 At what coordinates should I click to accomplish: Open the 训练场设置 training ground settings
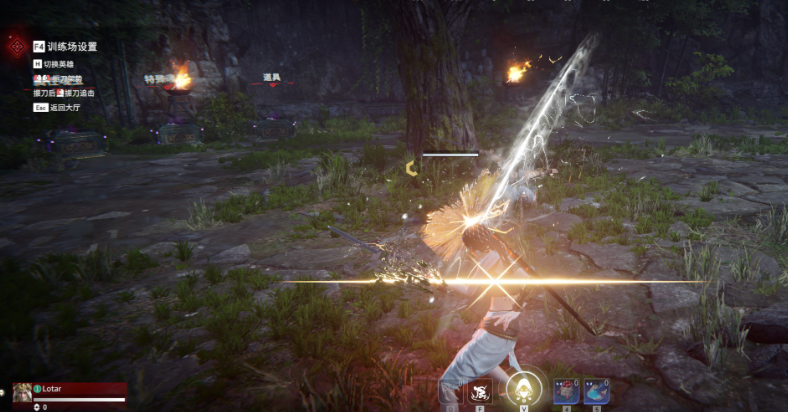coord(66,46)
